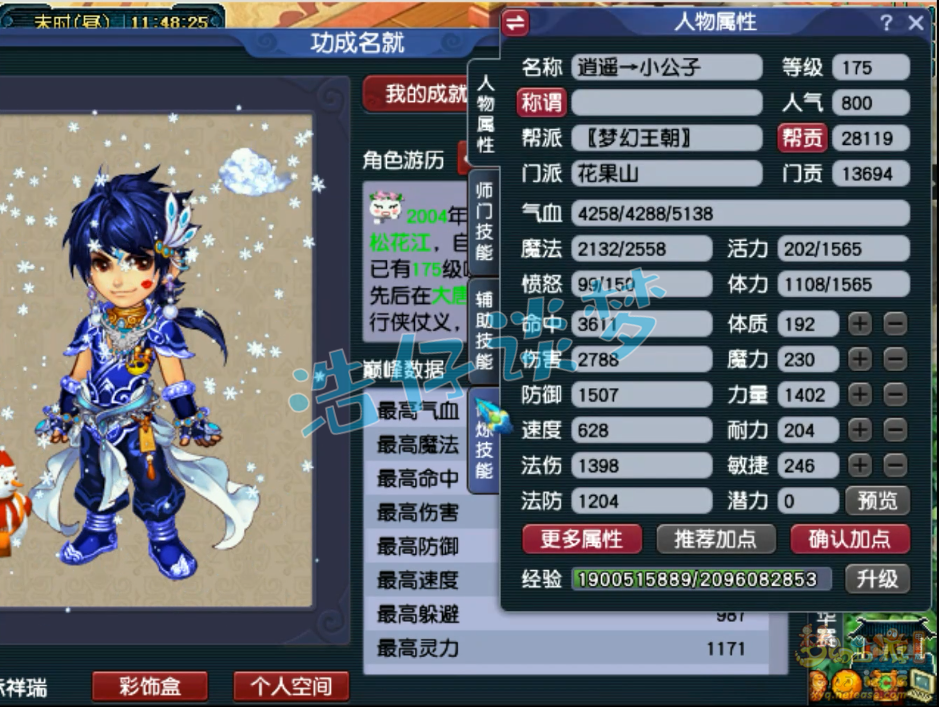
Task: Open the 人物属性 help question mark
Action: tap(886, 23)
